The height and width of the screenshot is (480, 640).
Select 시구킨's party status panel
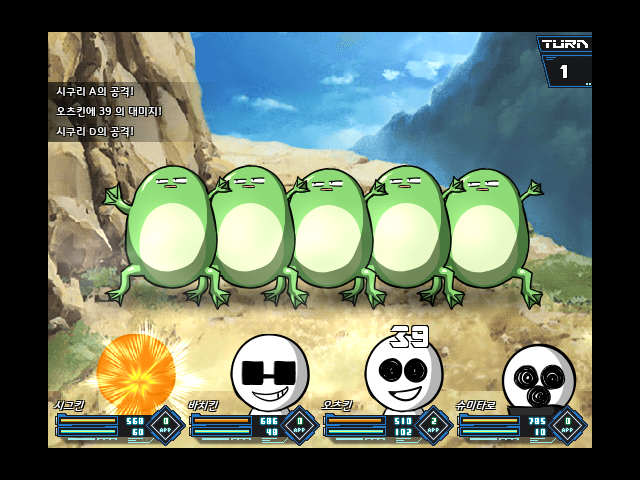[x=115, y=424]
